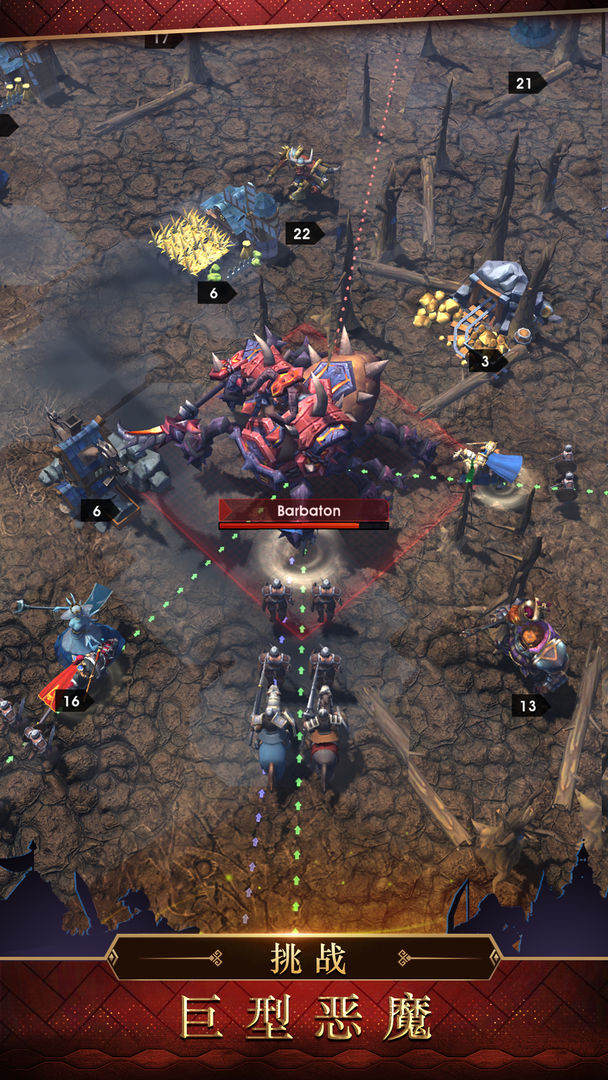Select the level 16 map marker
This screenshot has height=1080, width=608.
coord(73,701)
